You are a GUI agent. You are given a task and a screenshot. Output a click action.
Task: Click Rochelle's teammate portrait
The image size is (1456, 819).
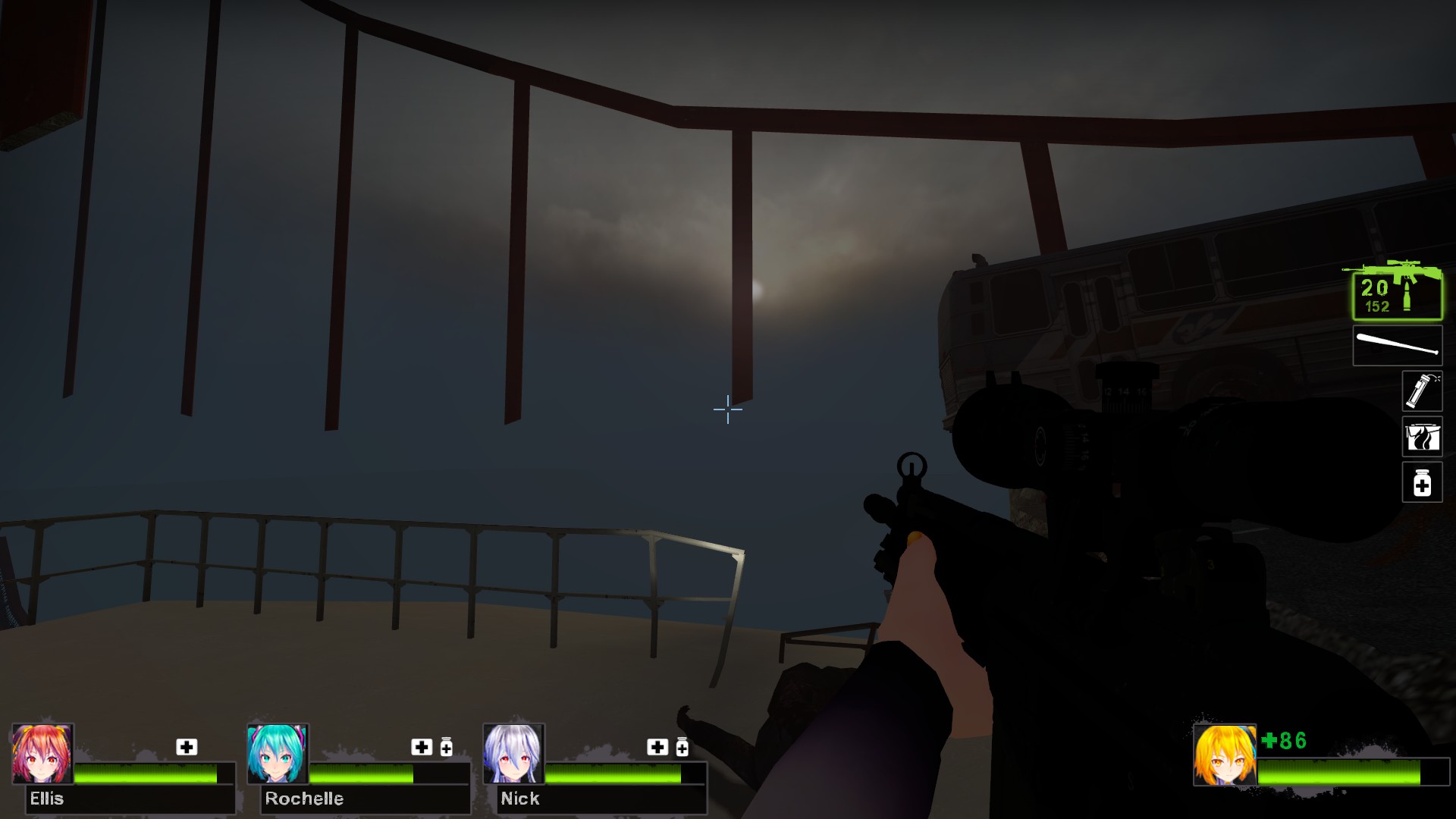278,754
